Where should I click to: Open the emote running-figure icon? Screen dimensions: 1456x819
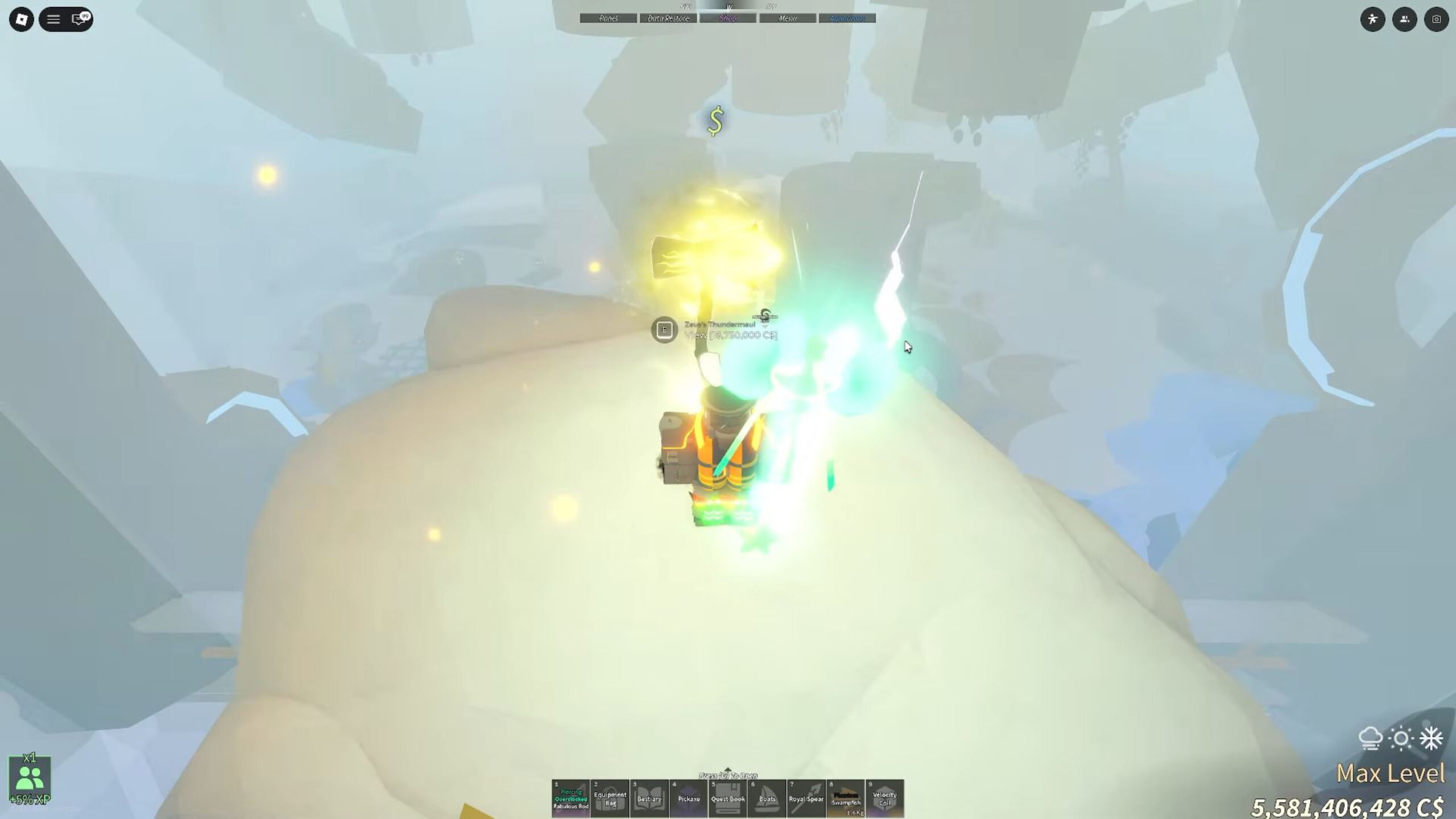point(1372,19)
